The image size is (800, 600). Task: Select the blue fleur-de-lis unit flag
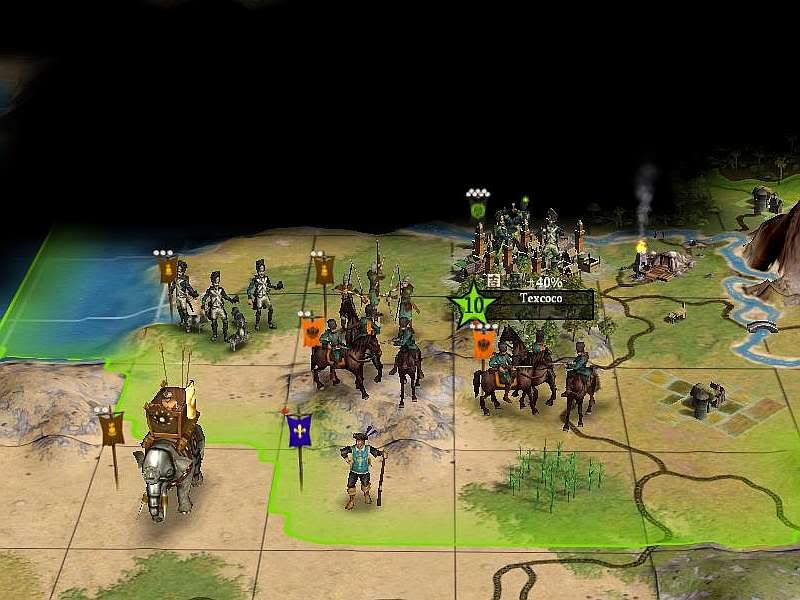[299, 431]
